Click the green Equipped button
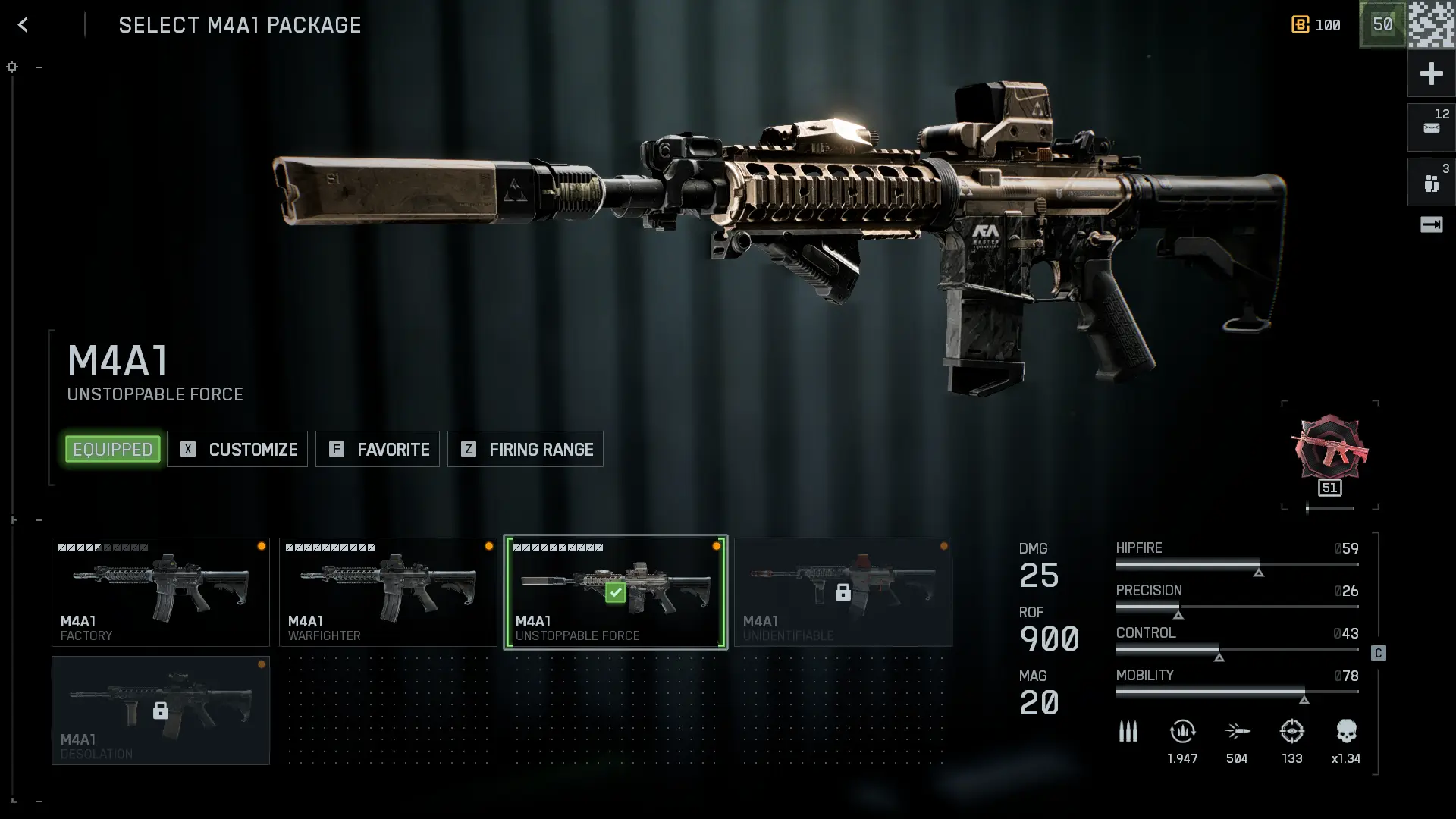This screenshot has height=819, width=1456. coord(113,449)
